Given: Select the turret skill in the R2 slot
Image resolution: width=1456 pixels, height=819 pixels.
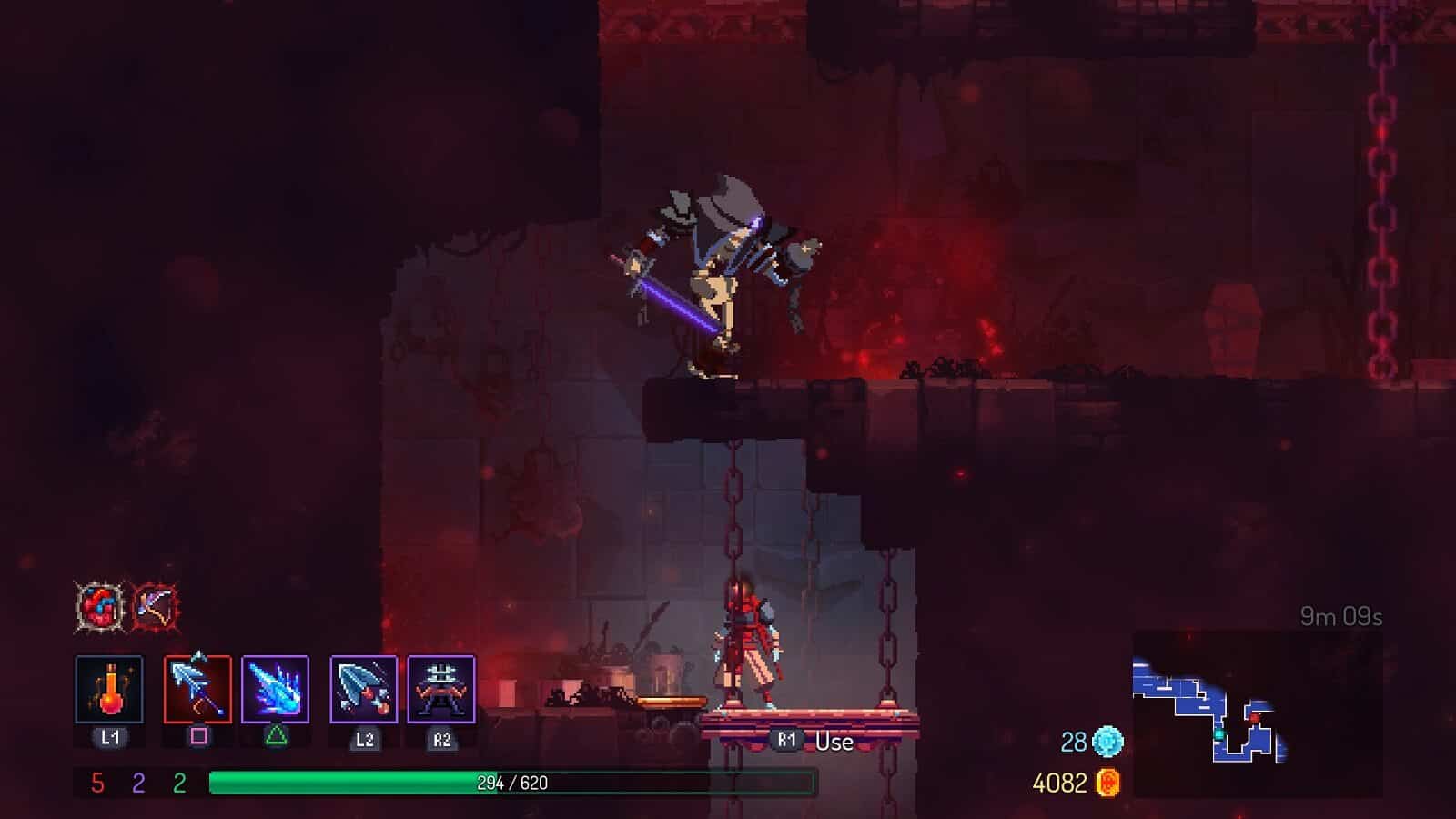Looking at the screenshot, I should (440, 690).
